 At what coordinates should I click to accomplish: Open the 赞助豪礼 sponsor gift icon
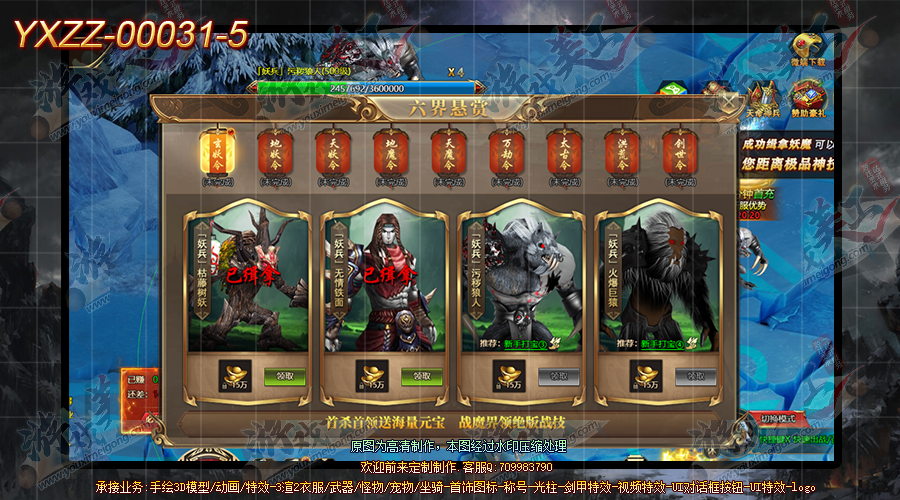click(x=808, y=102)
